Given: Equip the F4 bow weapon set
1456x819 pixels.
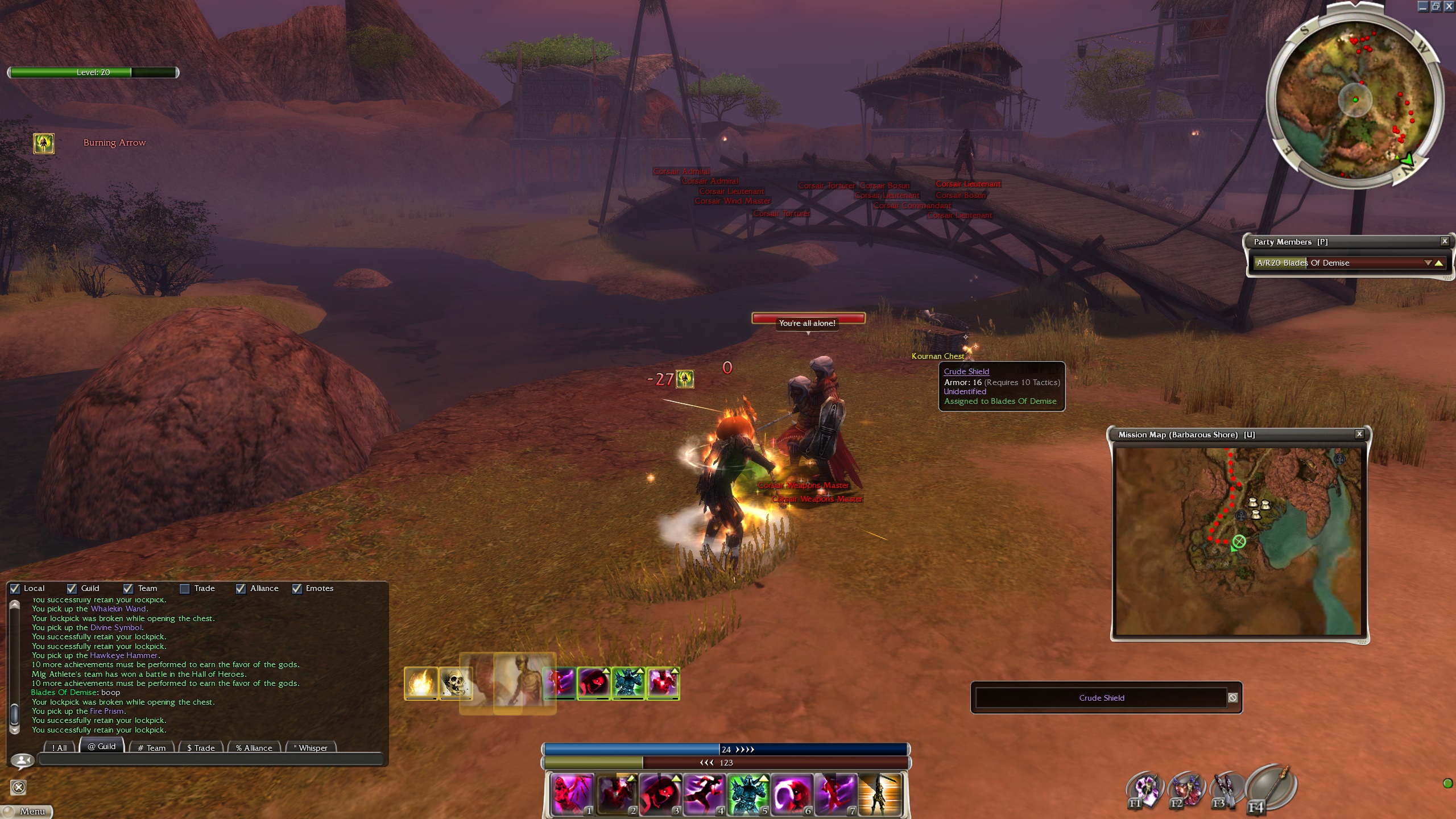Looking at the screenshot, I should 1271,788.
